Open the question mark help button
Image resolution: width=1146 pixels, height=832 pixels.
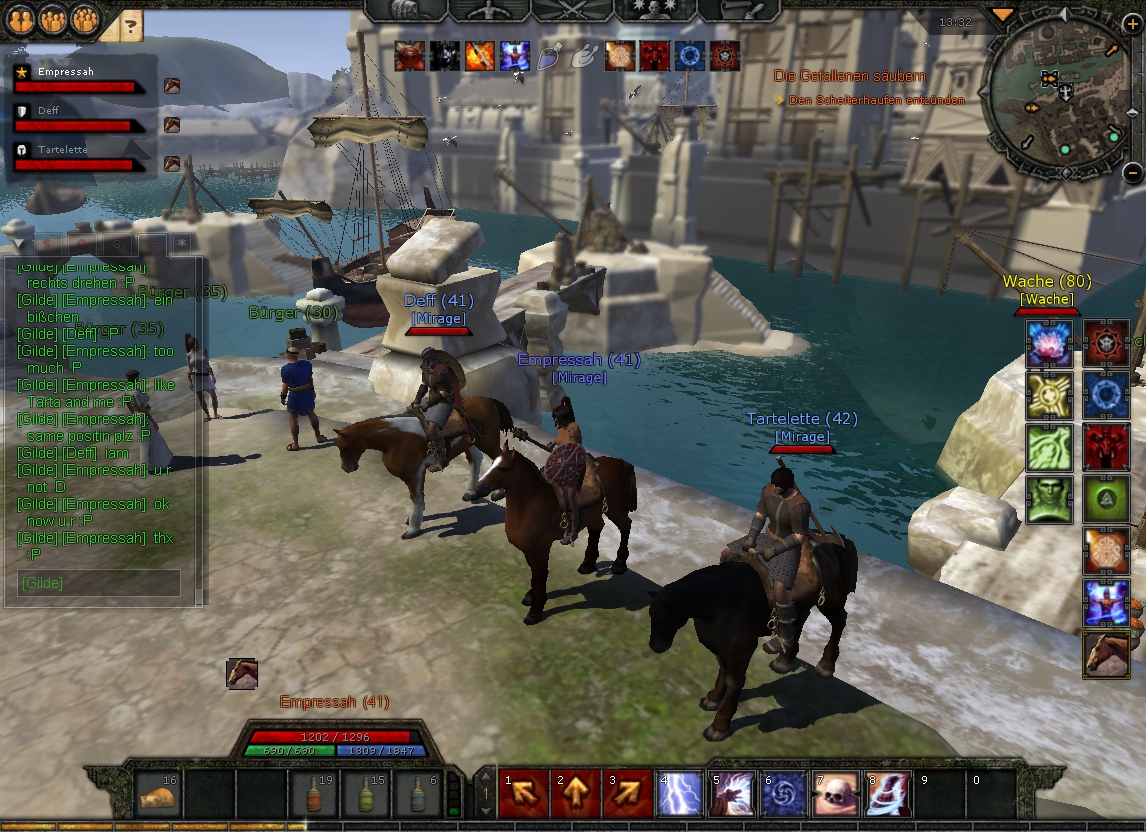(130, 25)
